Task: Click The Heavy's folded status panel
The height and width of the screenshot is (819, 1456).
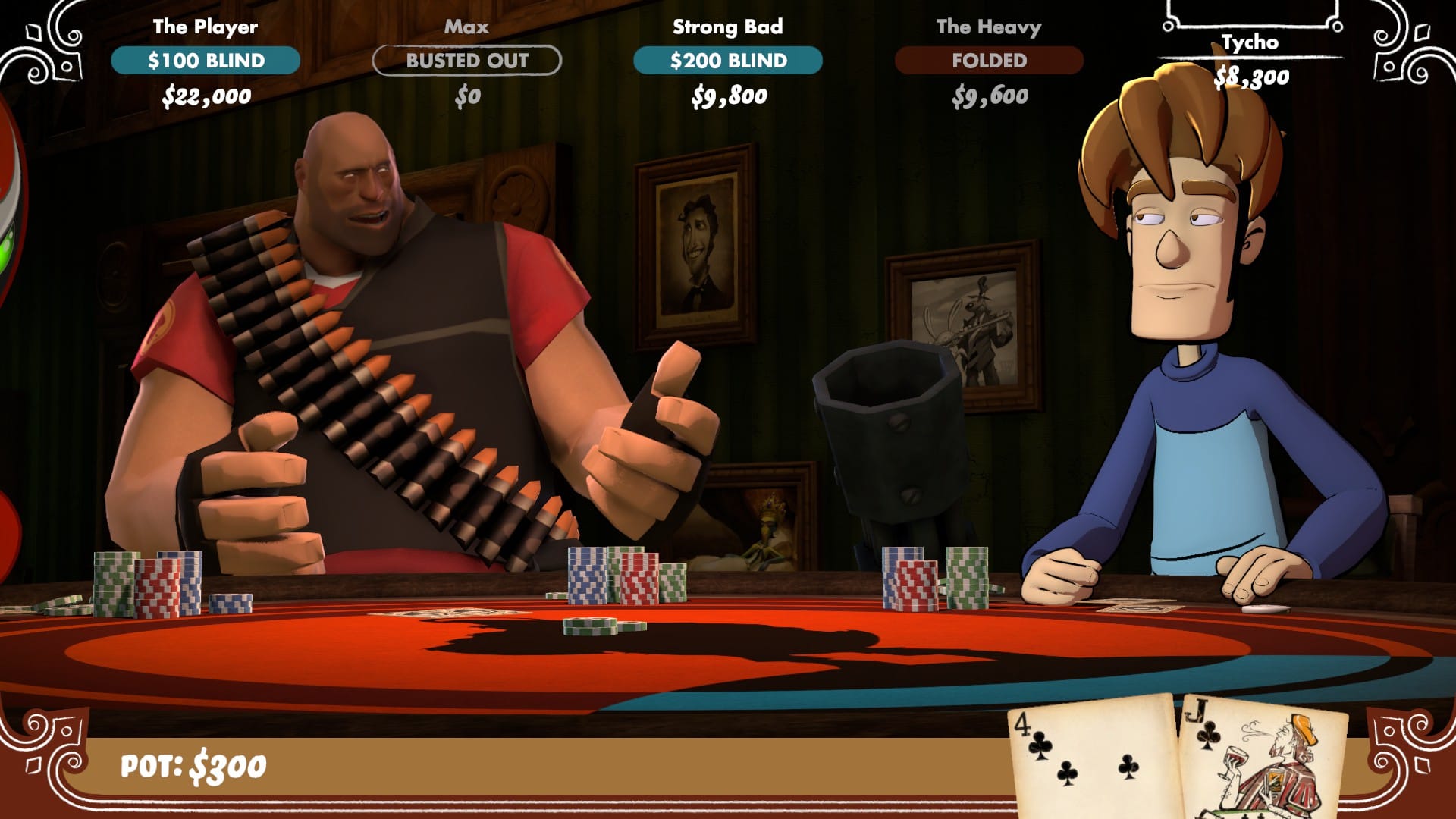Action: point(989,61)
